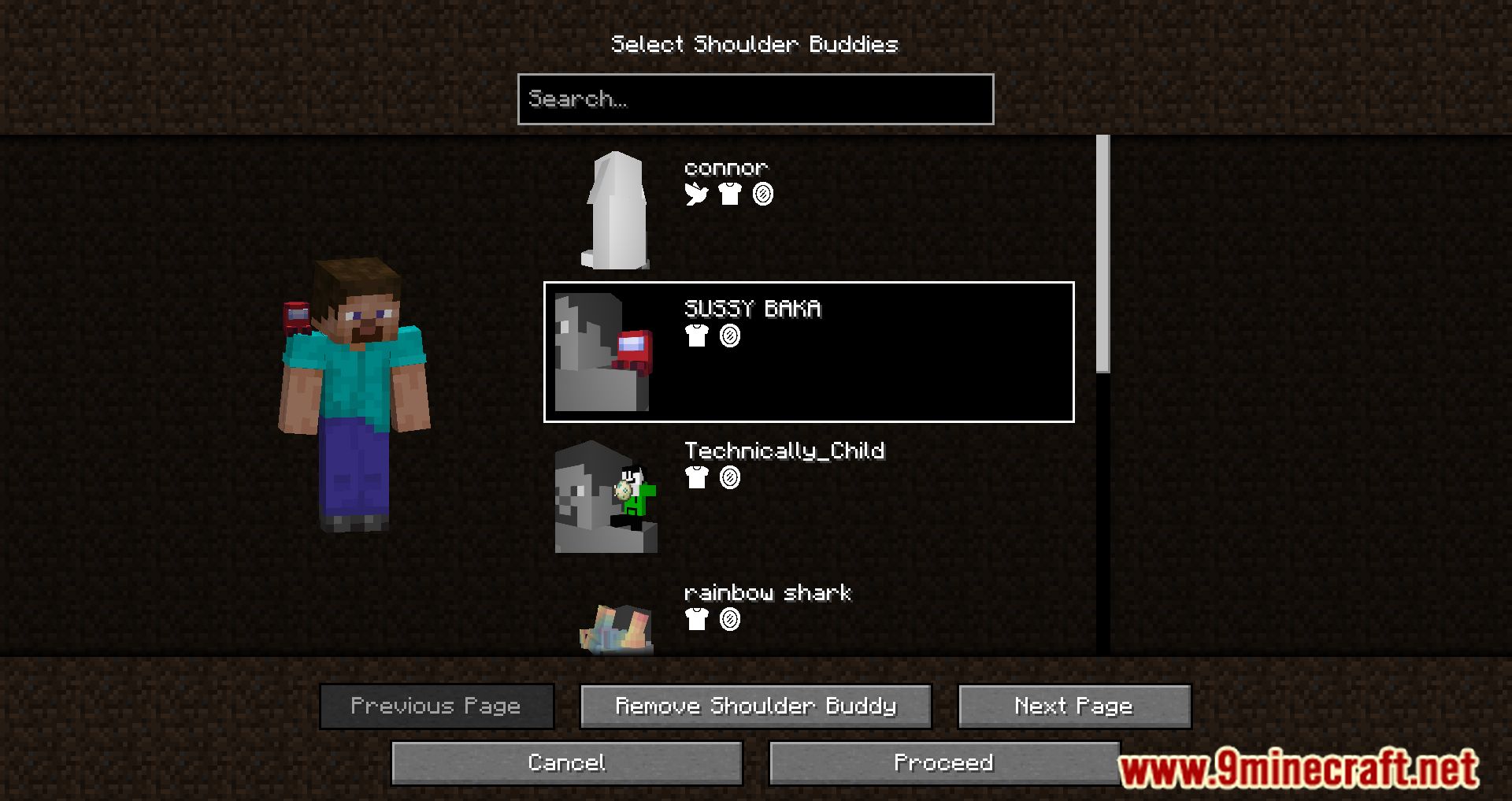Click the coin icon under connor
The width and height of the screenshot is (1512, 801).
click(x=763, y=195)
